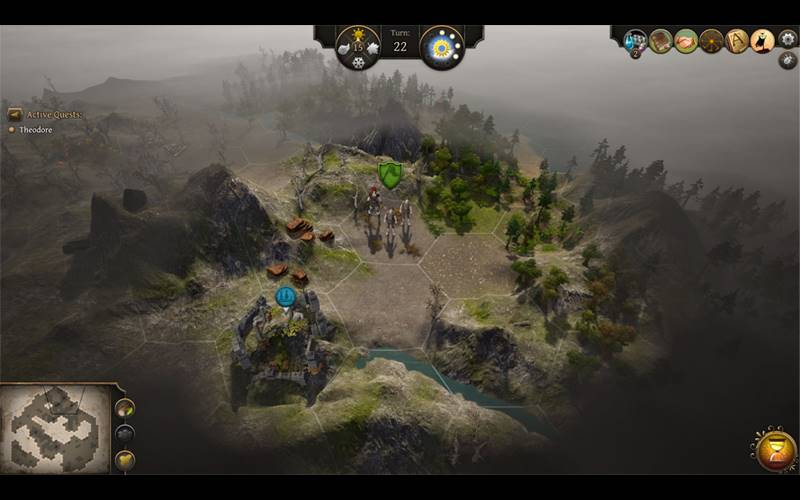Open the brown book journal icon
The width and height of the screenshot is (800, 500).
[660, 41]
